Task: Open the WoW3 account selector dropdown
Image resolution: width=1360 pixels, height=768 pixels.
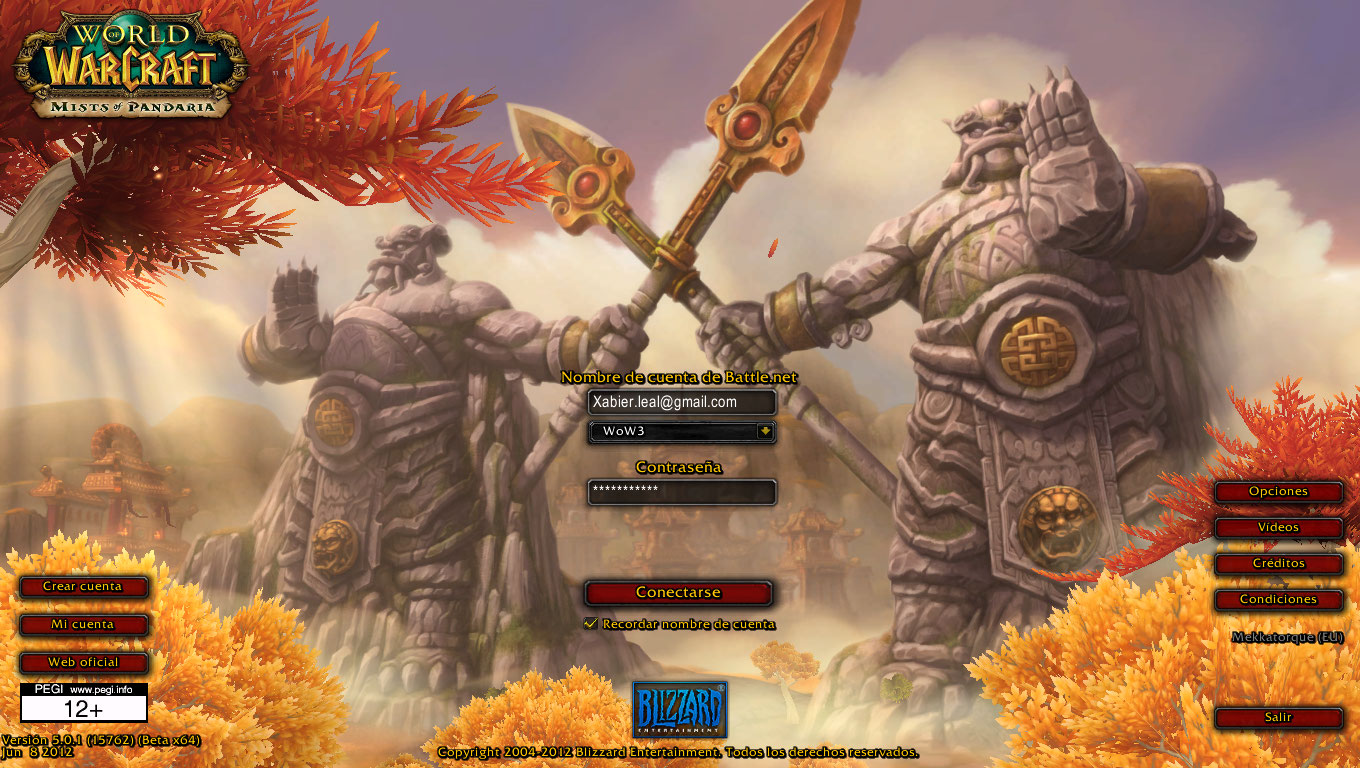Action: pos(681,432)
